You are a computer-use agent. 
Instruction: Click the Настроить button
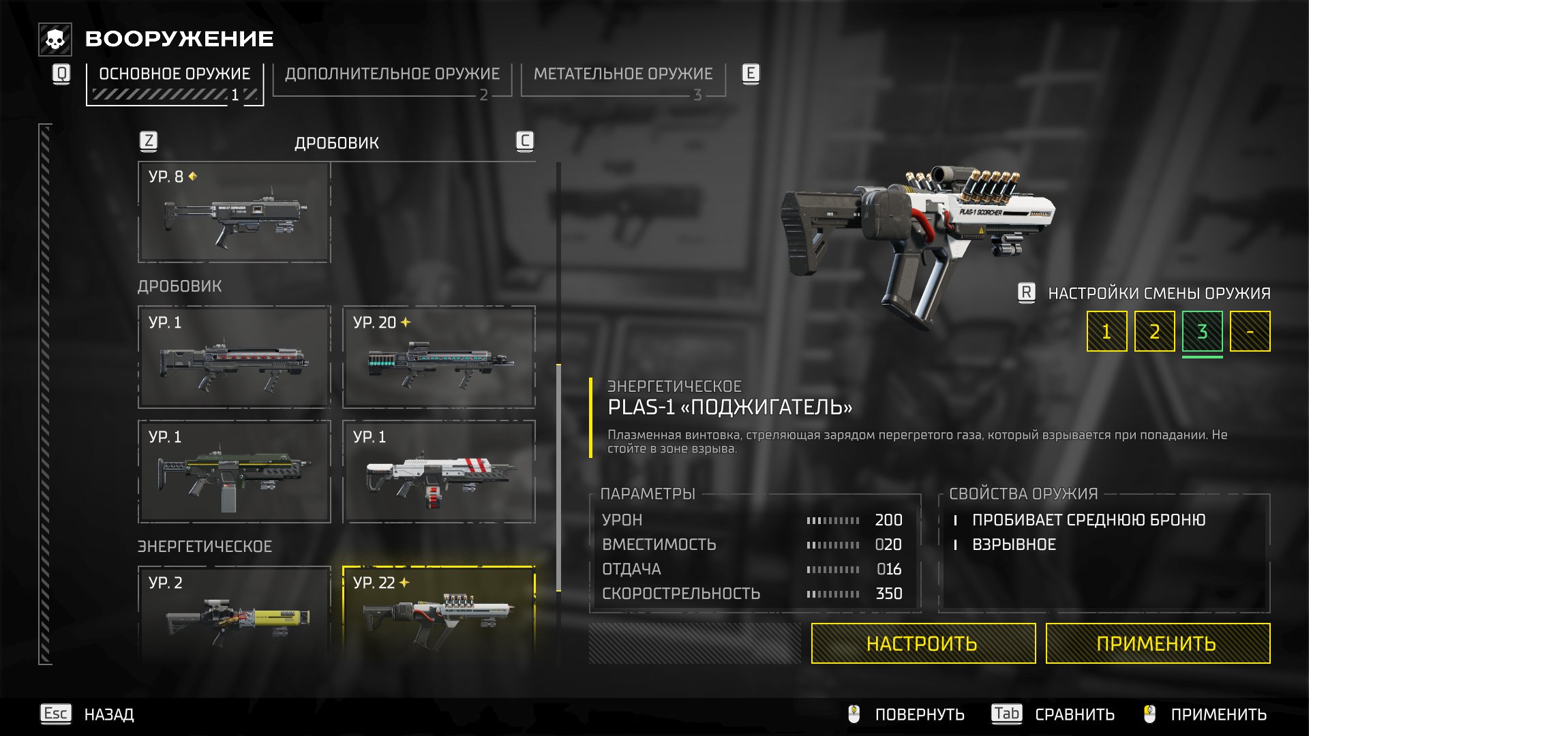[x=923, y=643]
